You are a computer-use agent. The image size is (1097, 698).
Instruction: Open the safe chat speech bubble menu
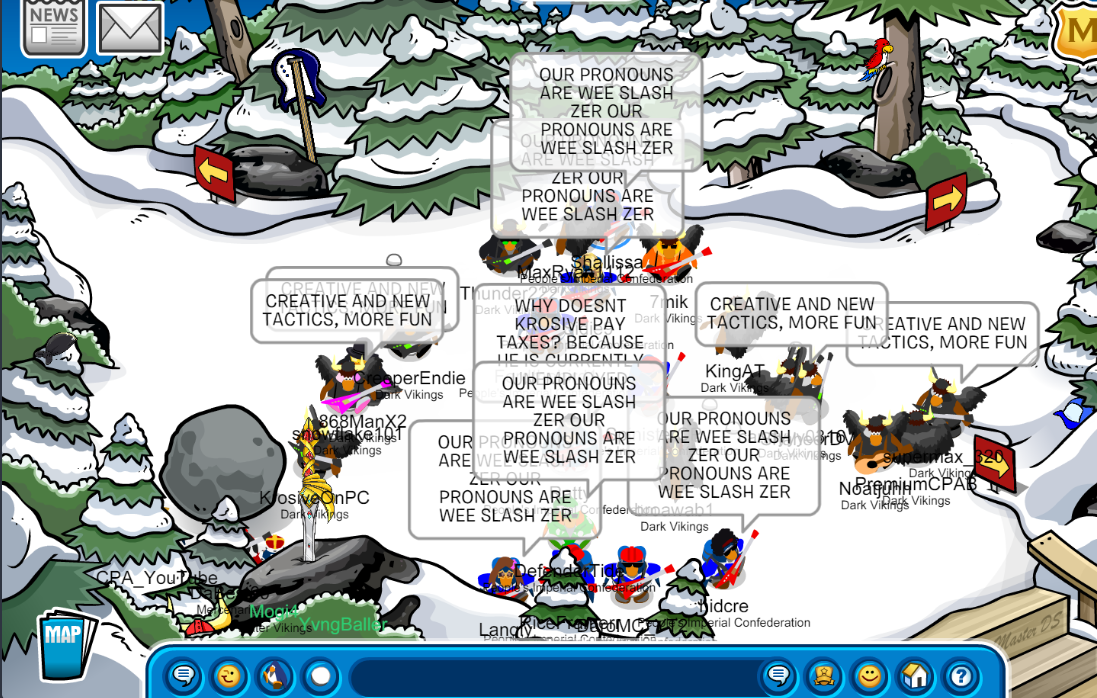[182, 676]
